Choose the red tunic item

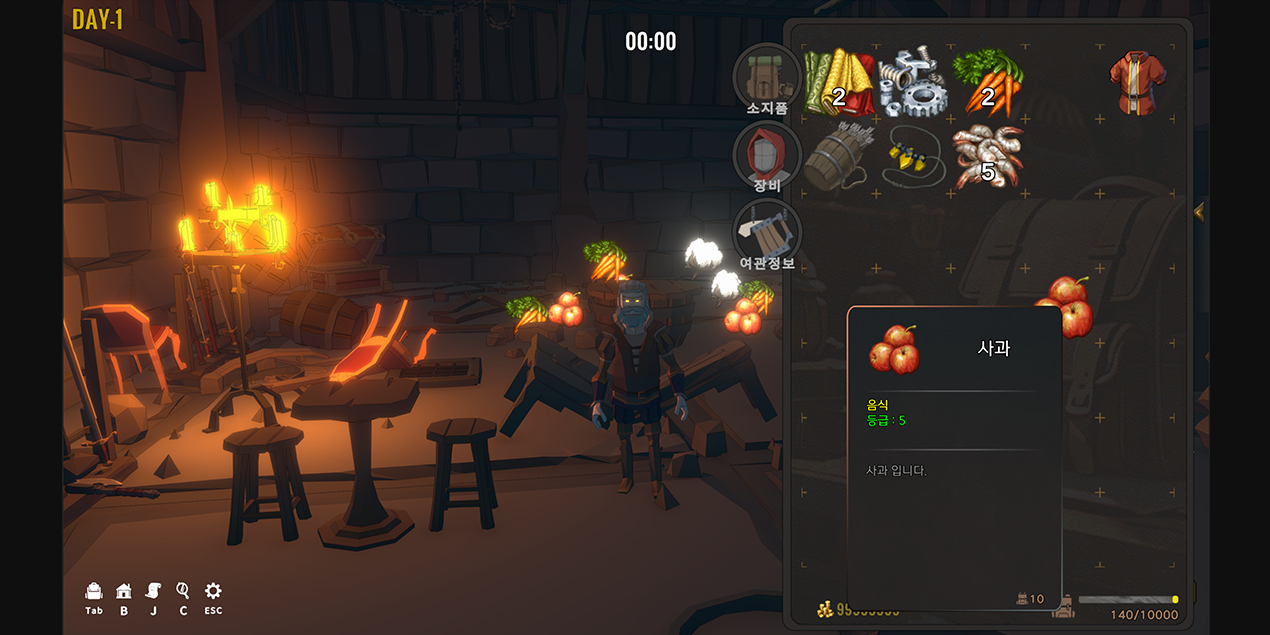point(1137,82)
